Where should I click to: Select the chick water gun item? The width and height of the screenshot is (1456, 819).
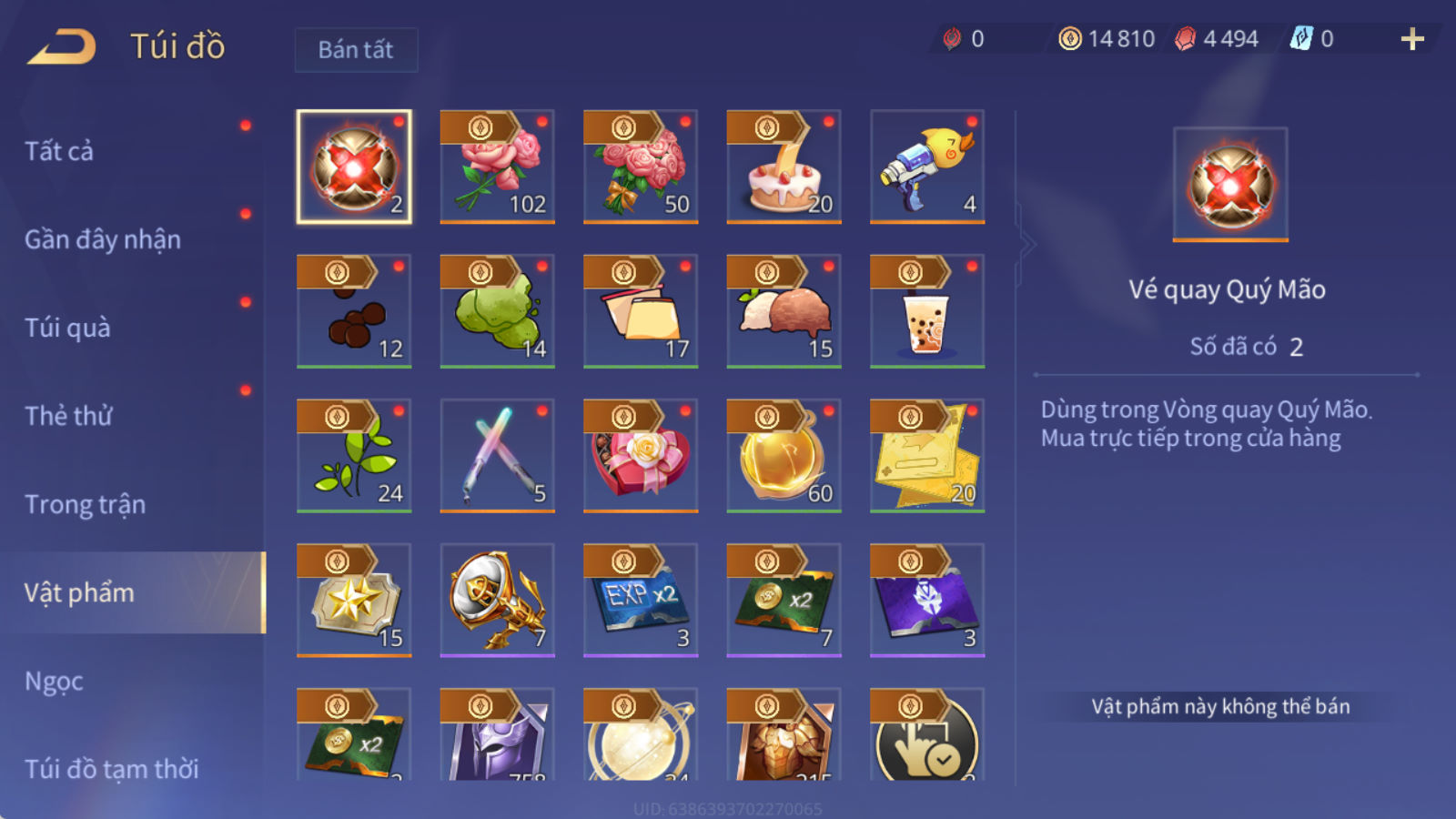click(927, 167)
